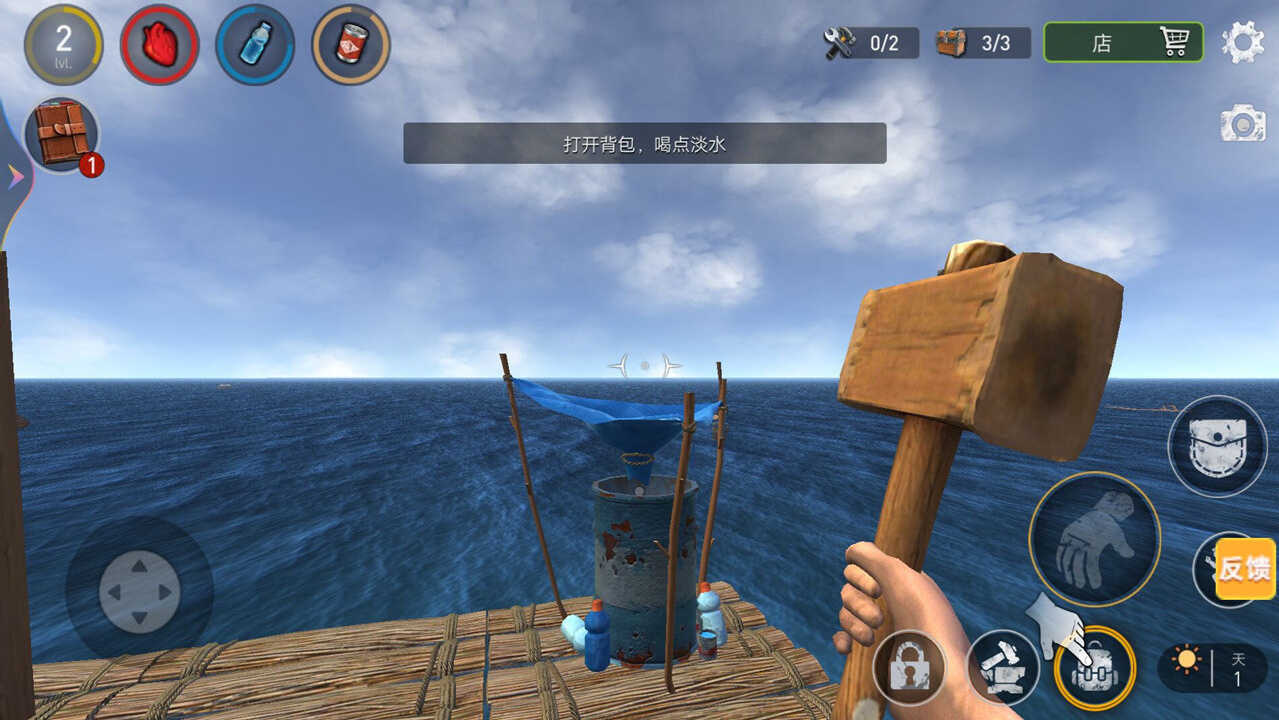Tap the level 2 badge
The width and height of the screenshot is (1279, 720).
click(x=63, y=45)
